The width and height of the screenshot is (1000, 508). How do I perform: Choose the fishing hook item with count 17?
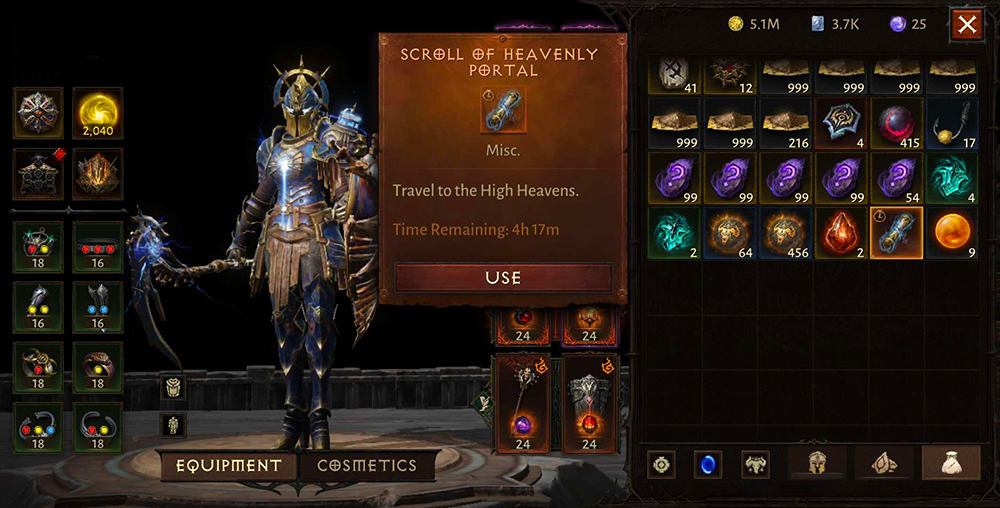952,123
